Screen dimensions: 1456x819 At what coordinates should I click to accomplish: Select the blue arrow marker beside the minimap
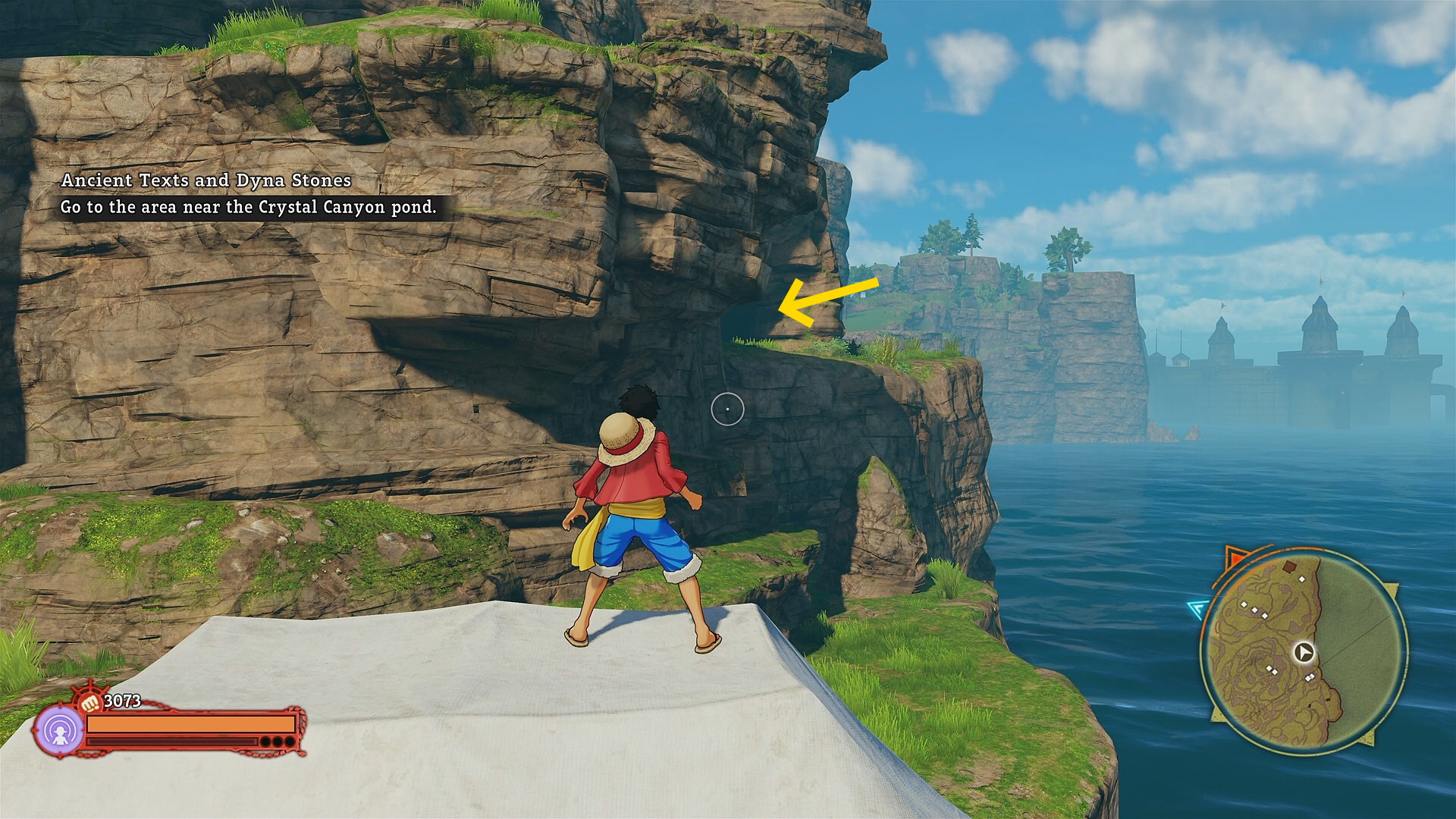pos(1197,607)
